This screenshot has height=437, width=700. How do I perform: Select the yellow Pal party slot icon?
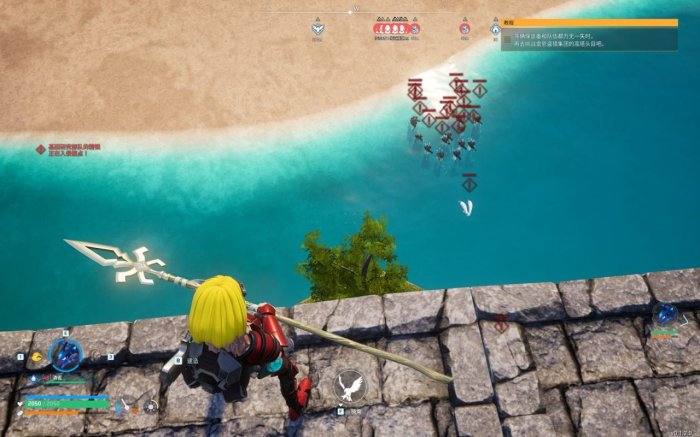point(37,355)
